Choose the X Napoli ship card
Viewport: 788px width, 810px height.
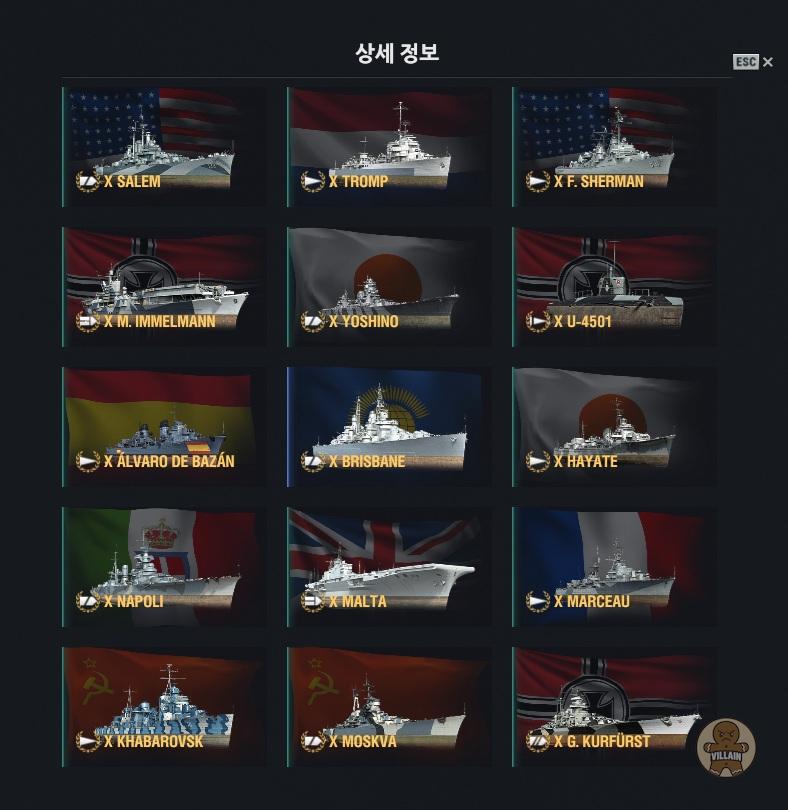tap(163, 566)
